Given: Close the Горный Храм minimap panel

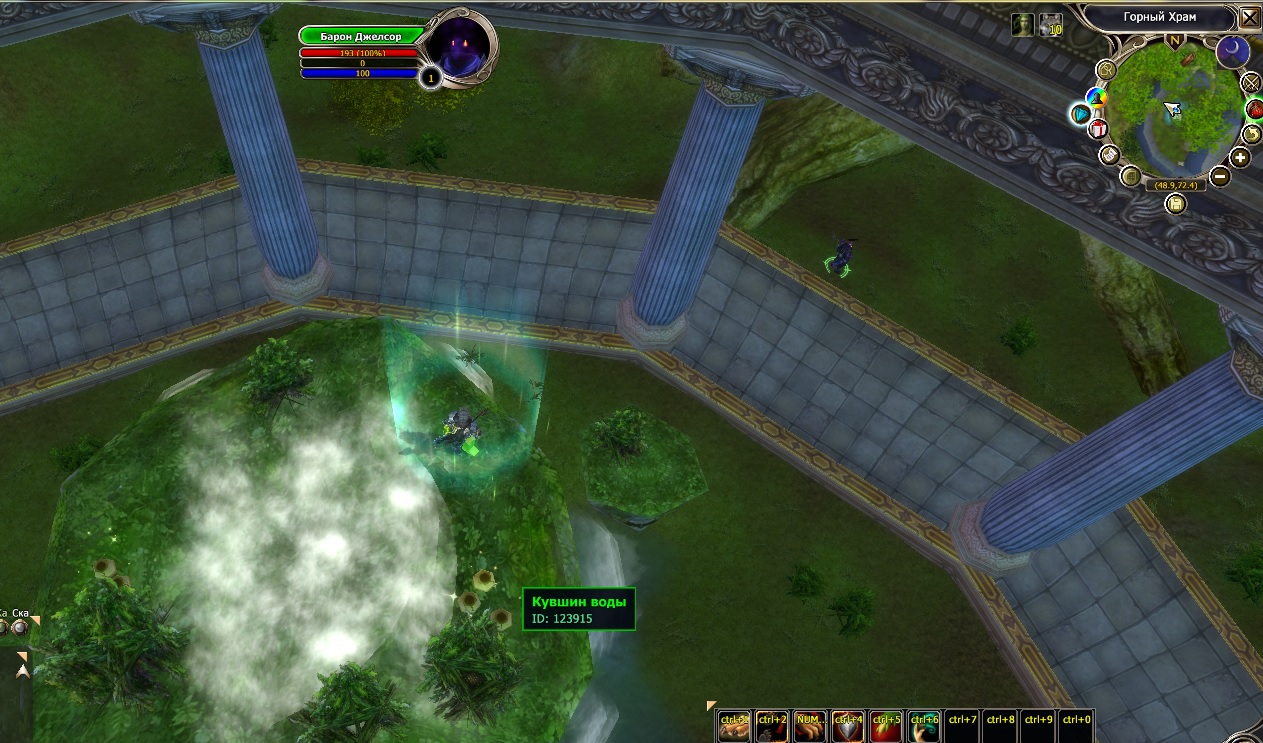Looking at the screenshot, I should coord(1250,18).
